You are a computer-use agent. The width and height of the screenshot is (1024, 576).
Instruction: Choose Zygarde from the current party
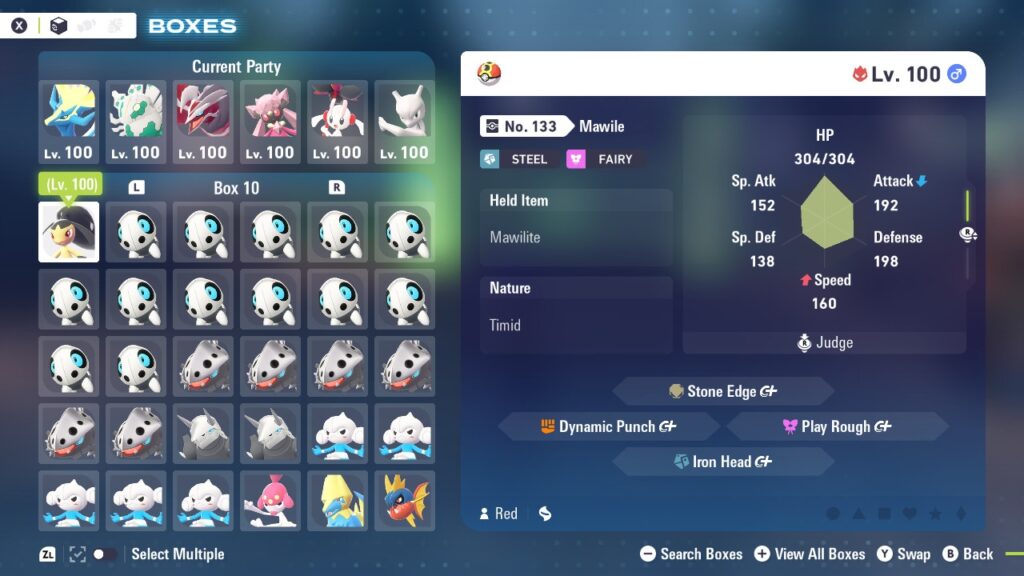[136, 122]
